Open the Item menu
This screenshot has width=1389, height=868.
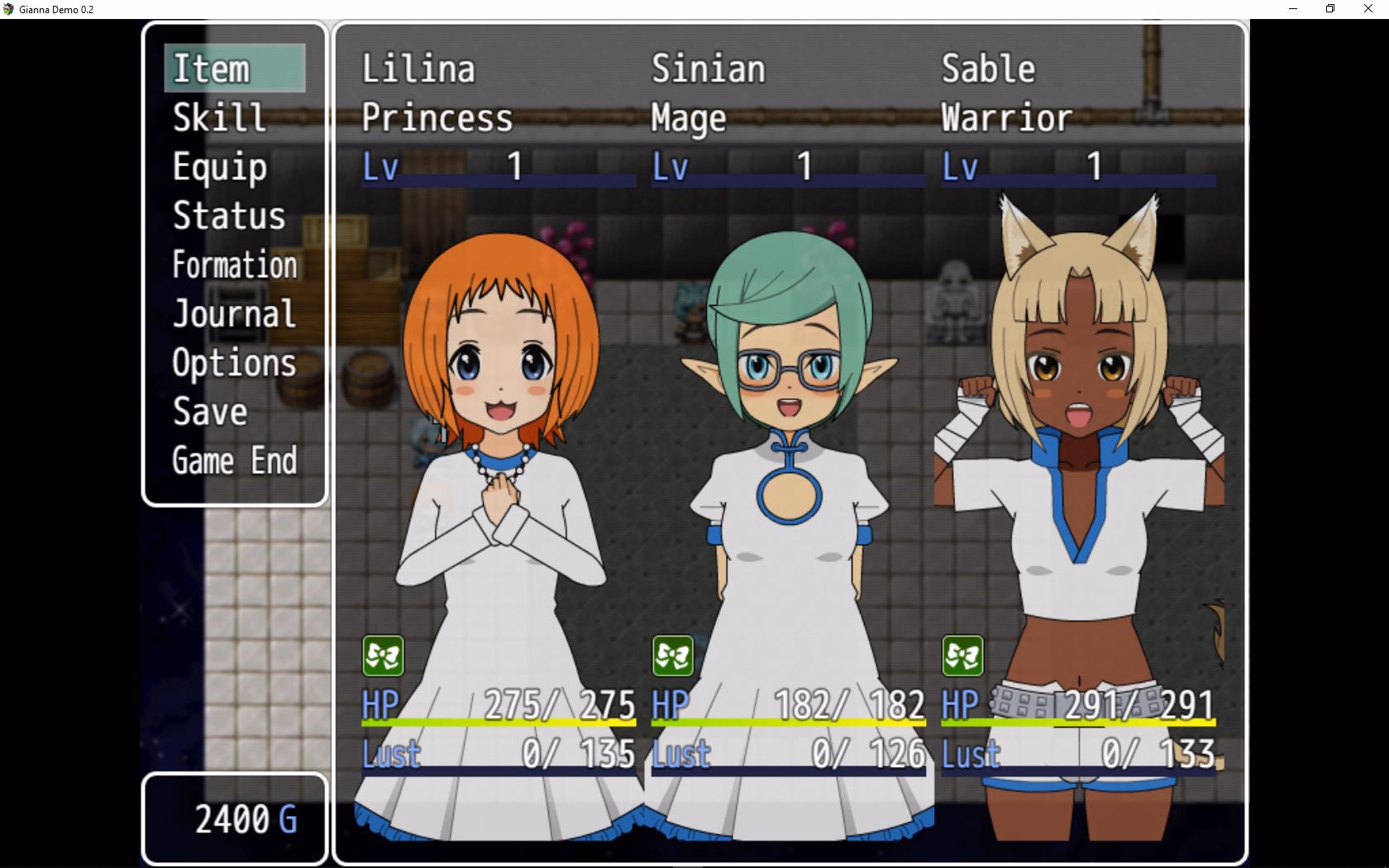pos(235,68)
